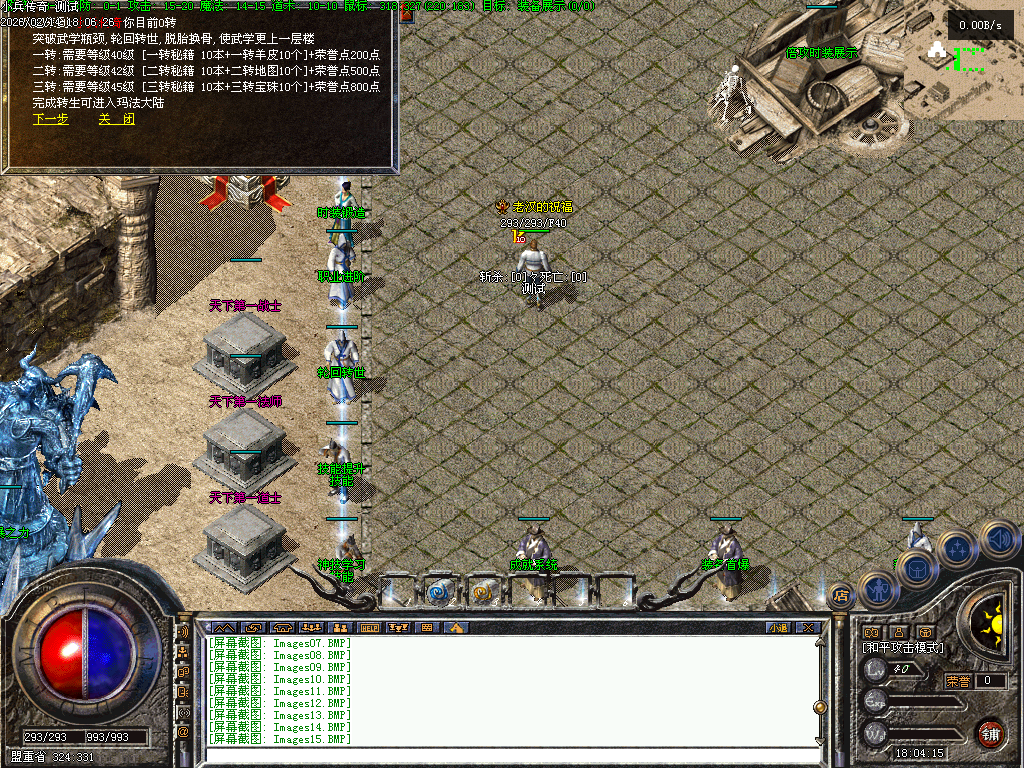Open the character equipment warrior icon

[877, 590]
